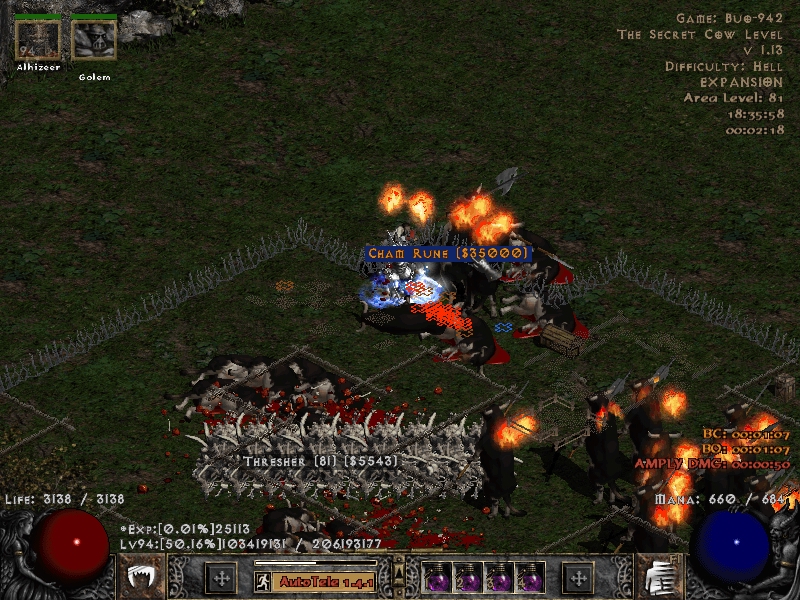Click cross button next to claw skill
The image size is (800, 600).
(x=221, y=578)
